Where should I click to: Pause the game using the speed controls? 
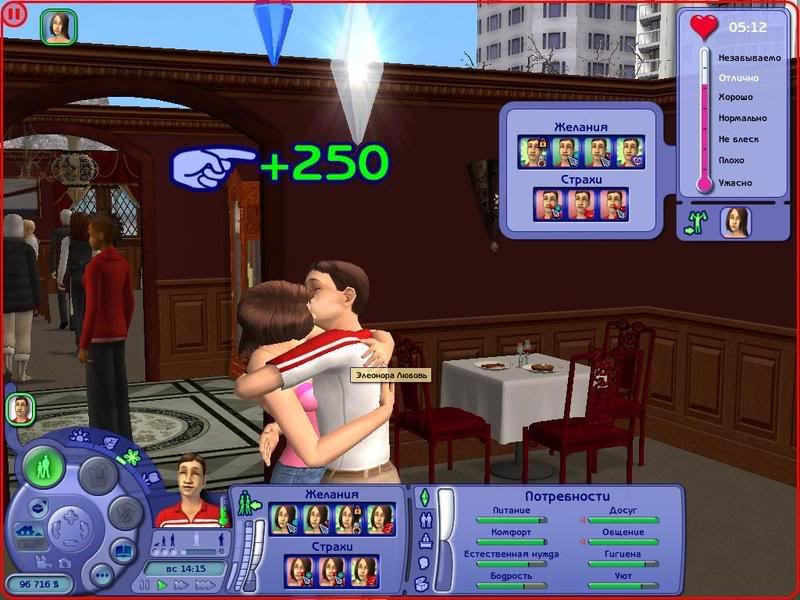click(x=146, y=585)
